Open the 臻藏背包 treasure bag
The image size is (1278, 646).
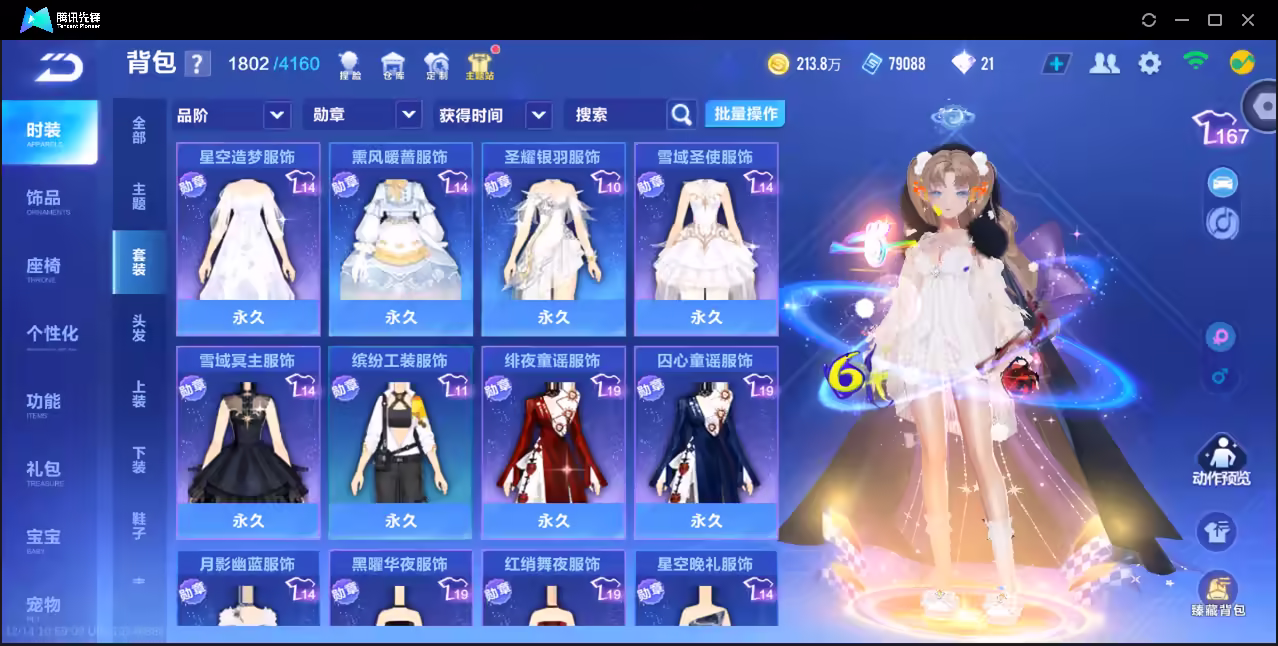coord(1218,595)
